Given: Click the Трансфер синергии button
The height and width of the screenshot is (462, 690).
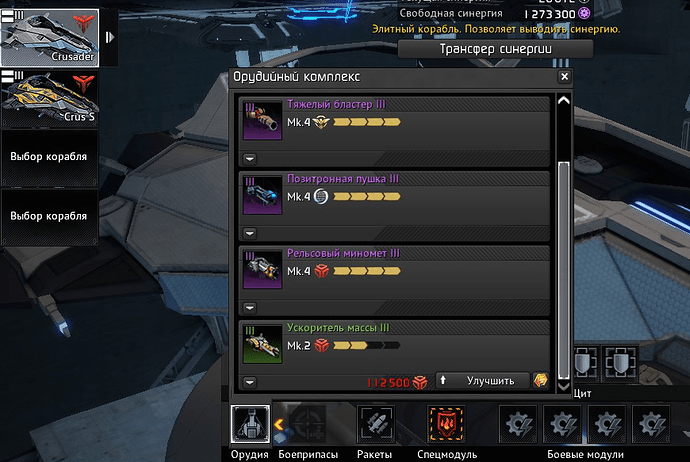Looking at the screenshot, I should (x=496, y=49).
